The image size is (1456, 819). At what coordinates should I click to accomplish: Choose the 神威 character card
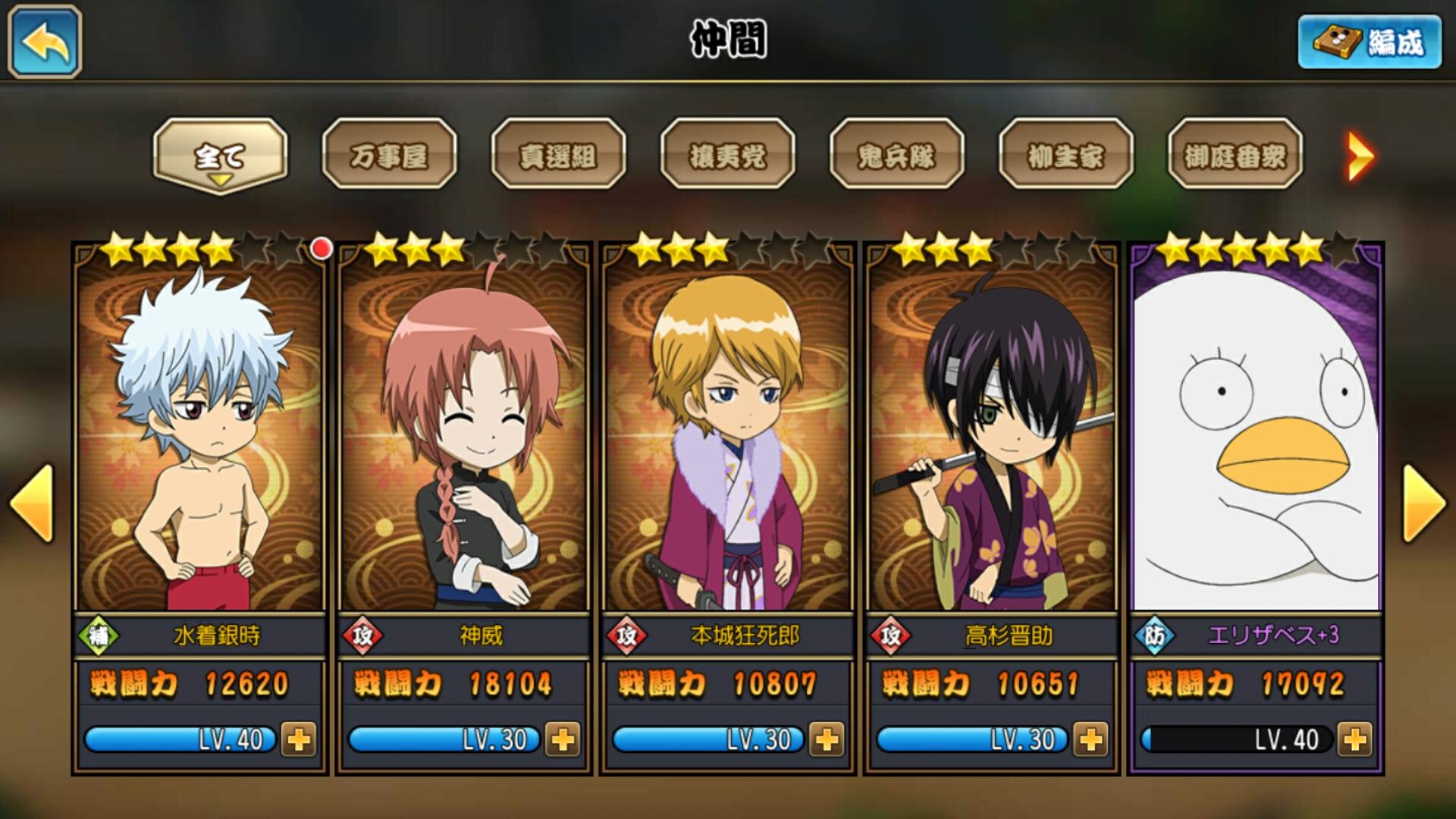click(x=464, y=440)
